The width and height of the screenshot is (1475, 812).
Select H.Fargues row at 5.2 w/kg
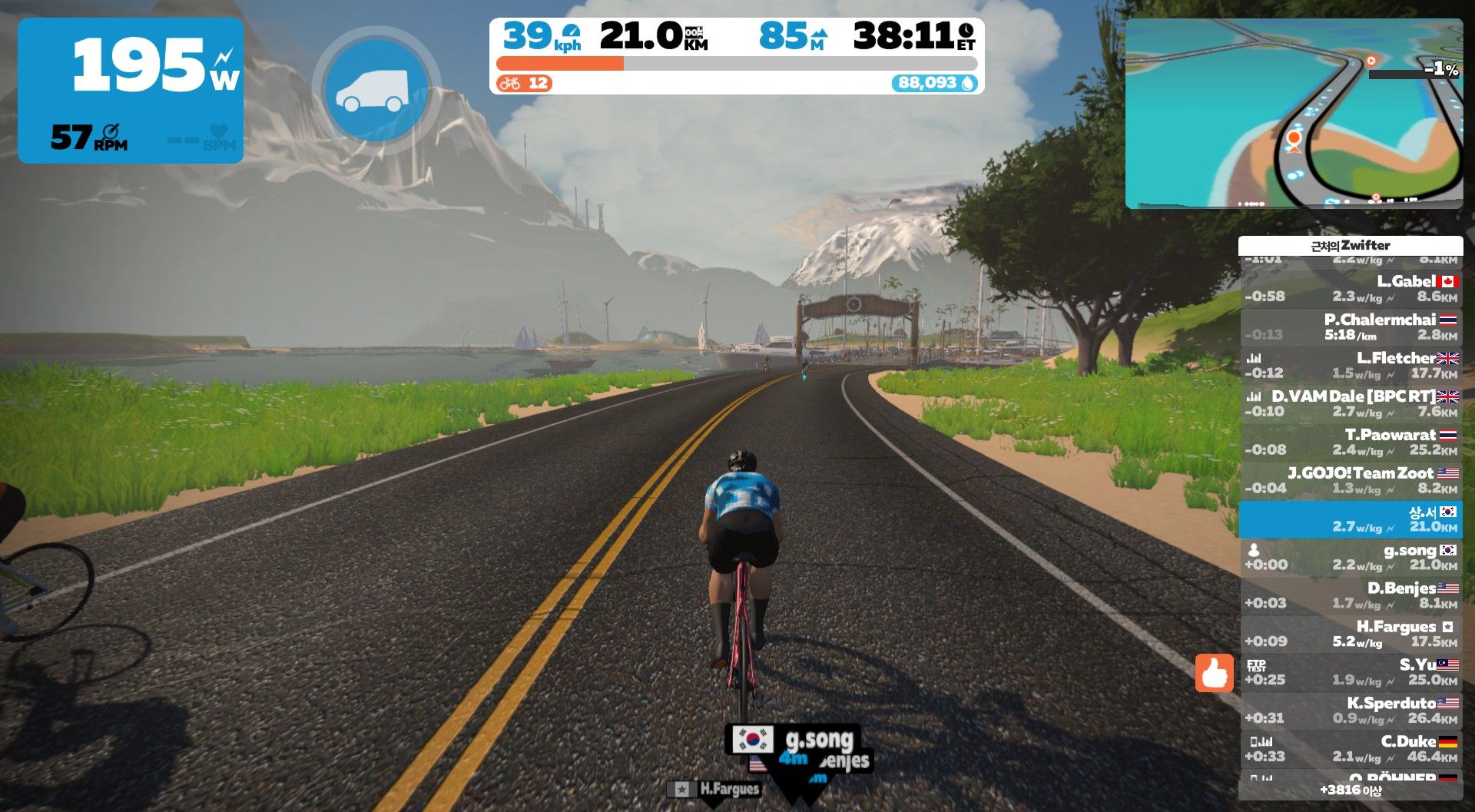tap(1351, 635)
